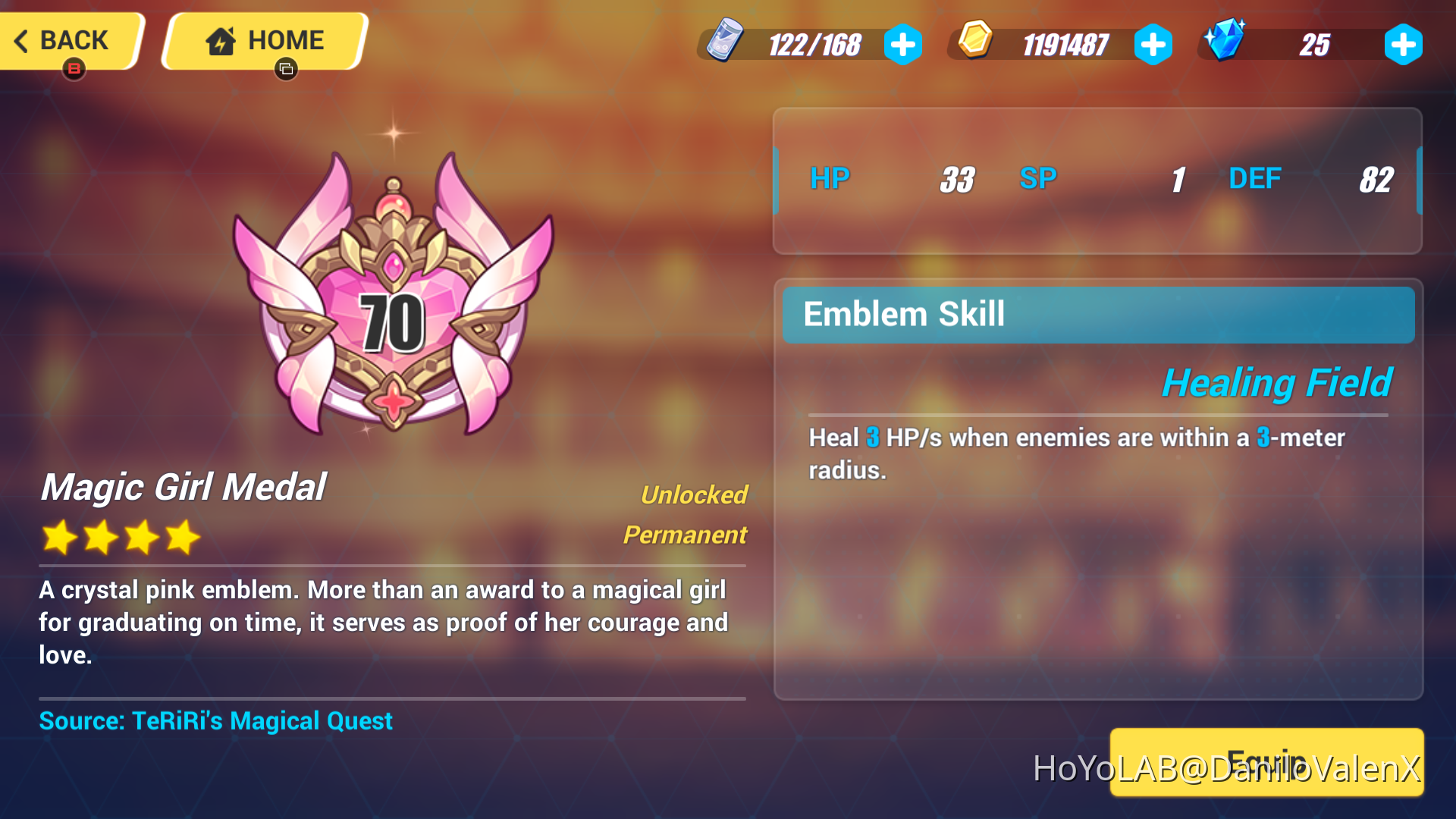Click the back arrow chevron icon

21,40
